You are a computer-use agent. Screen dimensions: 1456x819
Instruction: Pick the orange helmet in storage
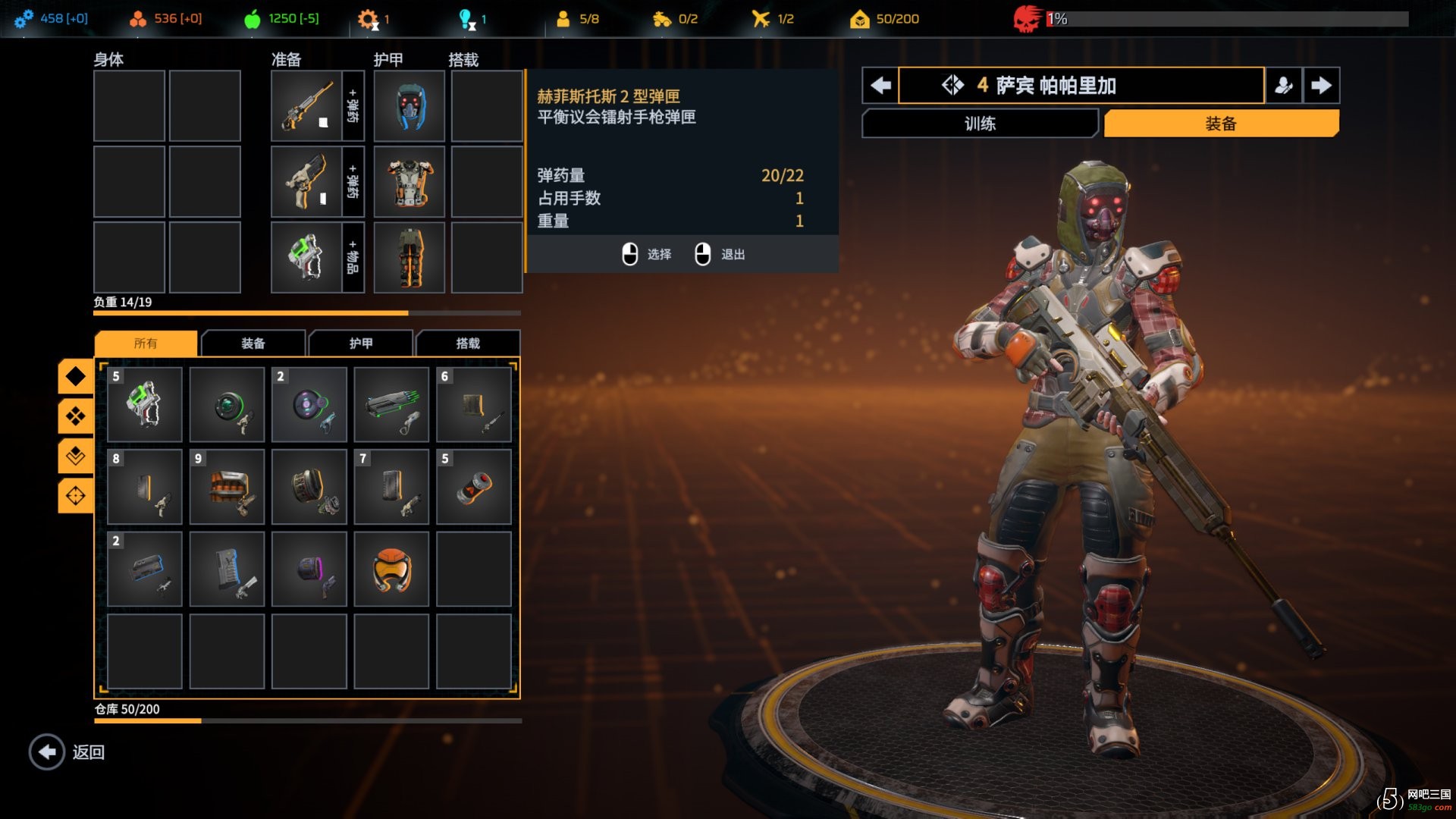pos(391,569)
